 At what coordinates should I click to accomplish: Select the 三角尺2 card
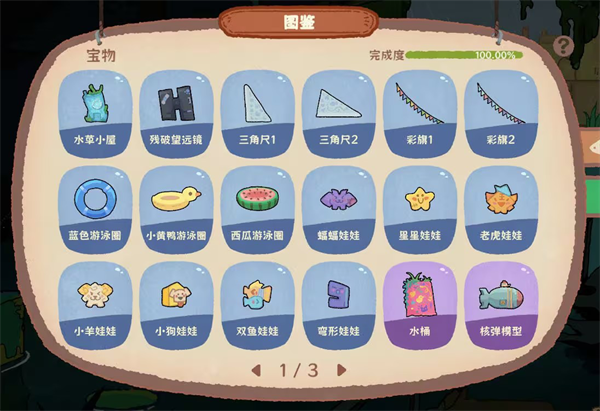(338, 111)
